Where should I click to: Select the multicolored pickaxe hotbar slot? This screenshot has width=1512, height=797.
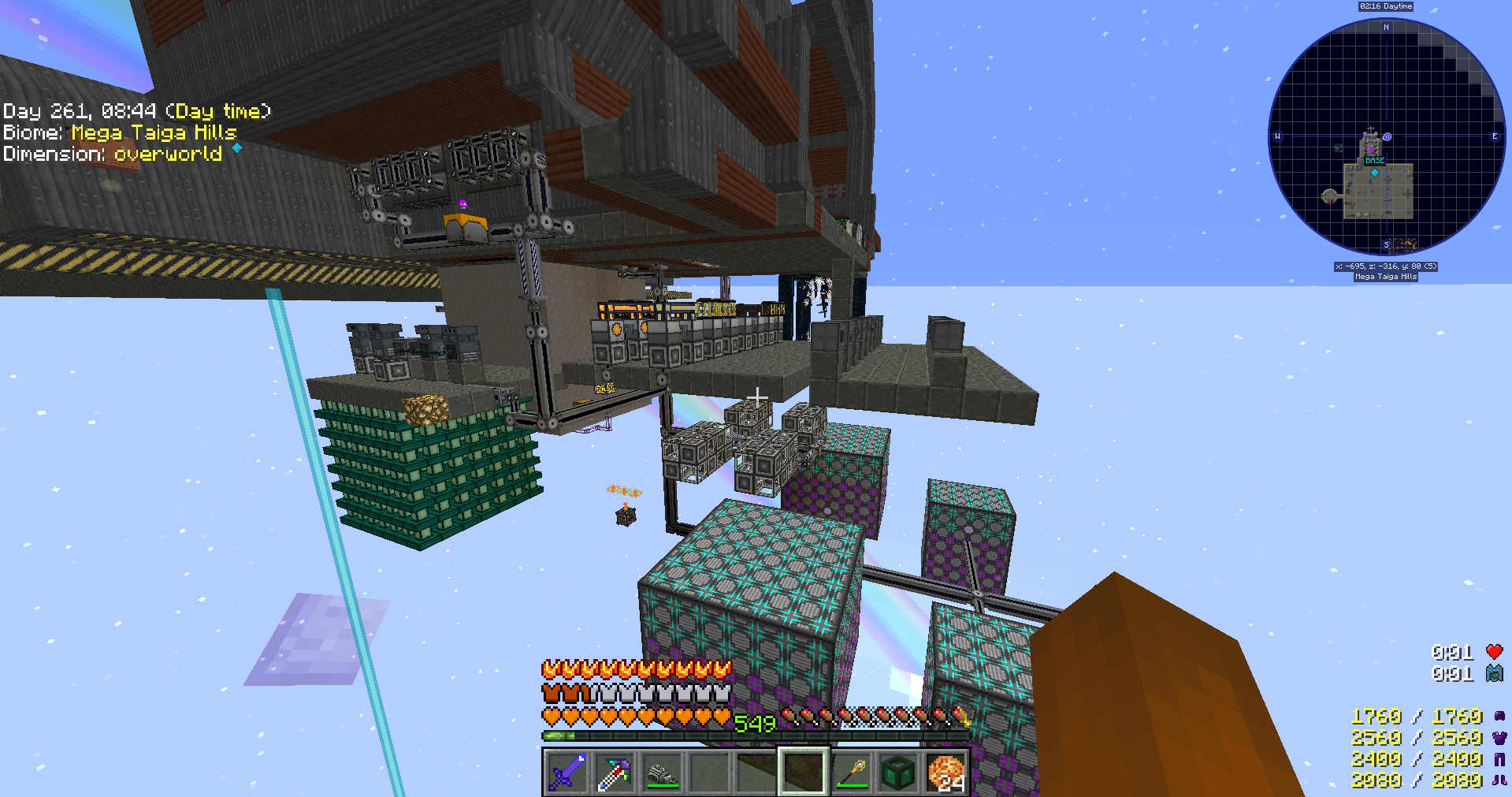click(614, 772)
